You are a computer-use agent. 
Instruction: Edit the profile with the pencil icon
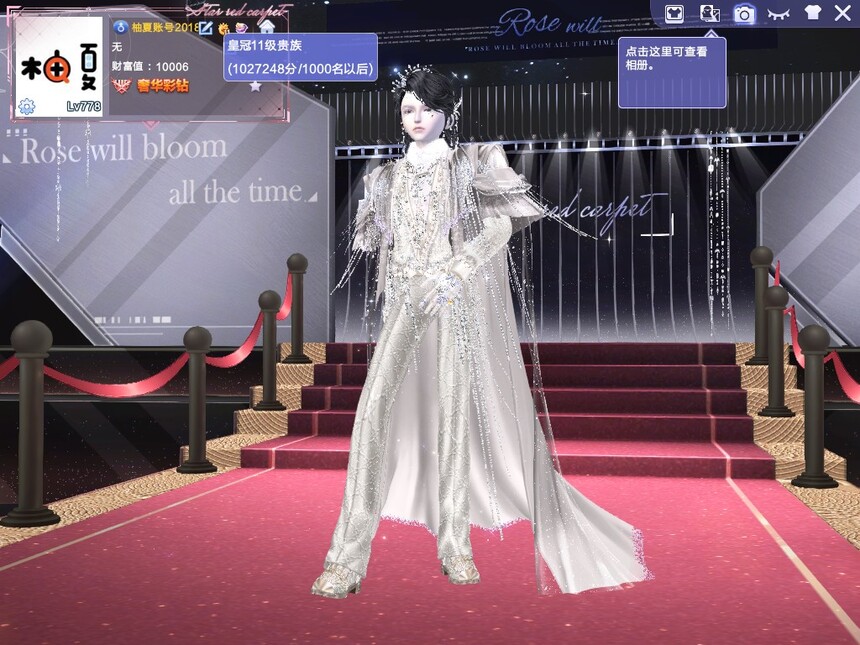pyautogui.click(x=206, y=27)
